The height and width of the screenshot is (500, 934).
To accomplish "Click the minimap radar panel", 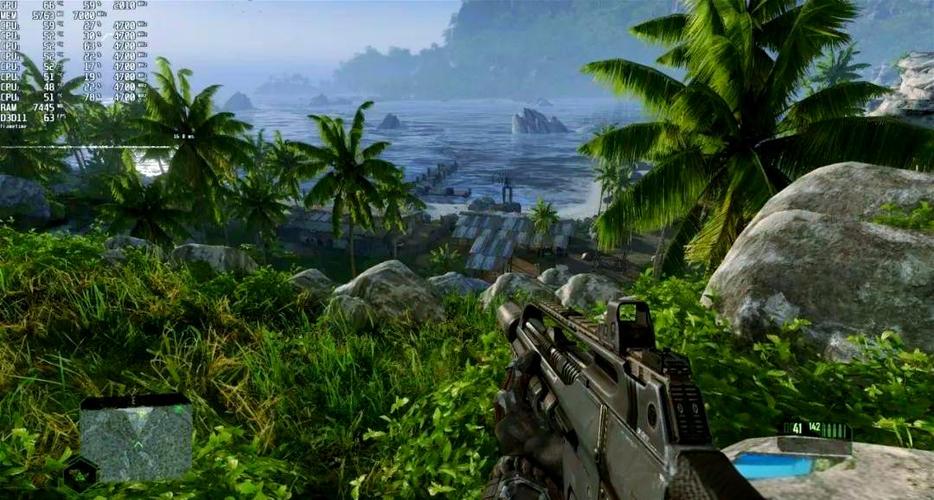I will pyautogui.click(x=136, y=441).
